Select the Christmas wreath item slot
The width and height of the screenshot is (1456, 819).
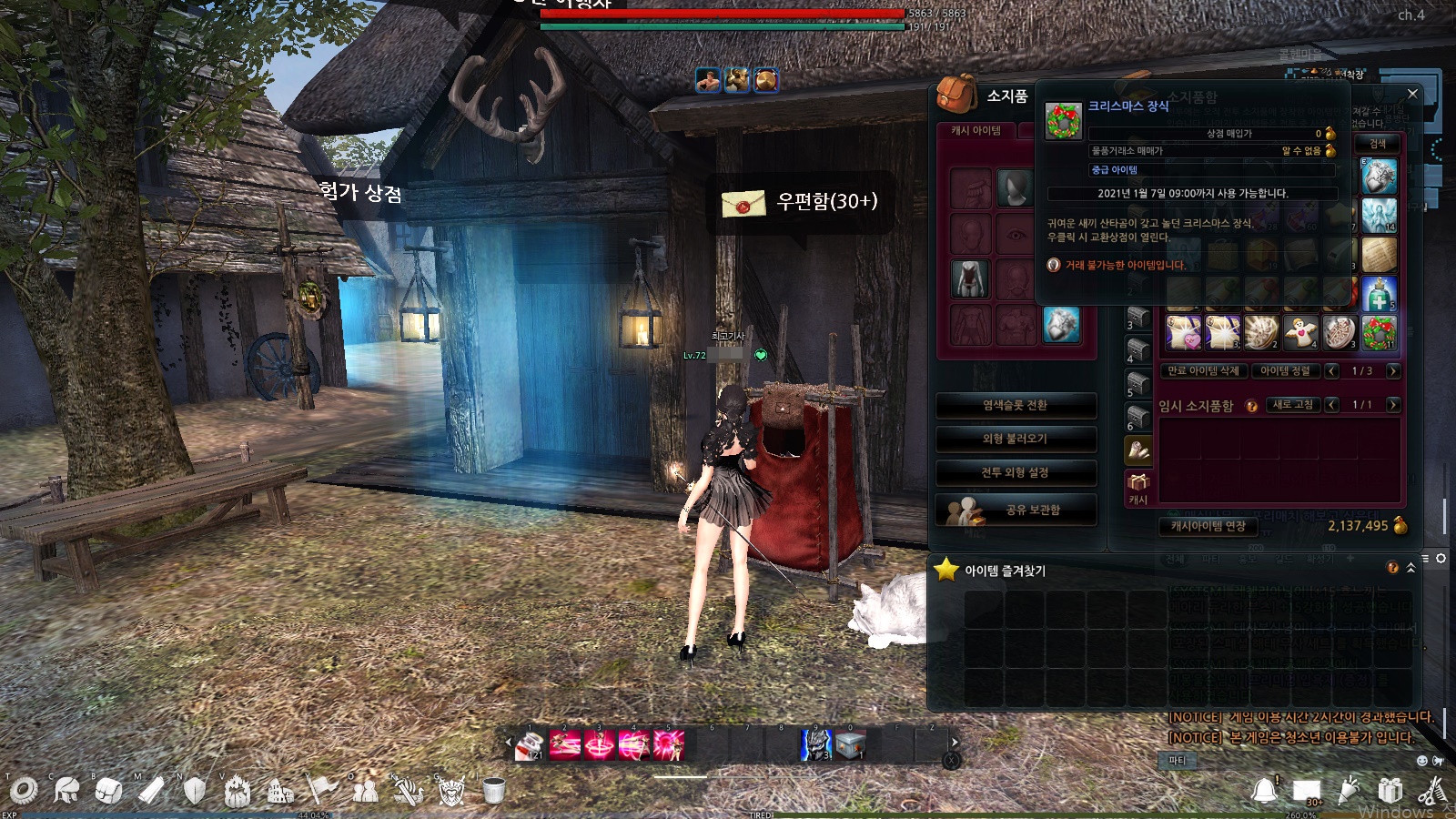(x=1380, y=333)
